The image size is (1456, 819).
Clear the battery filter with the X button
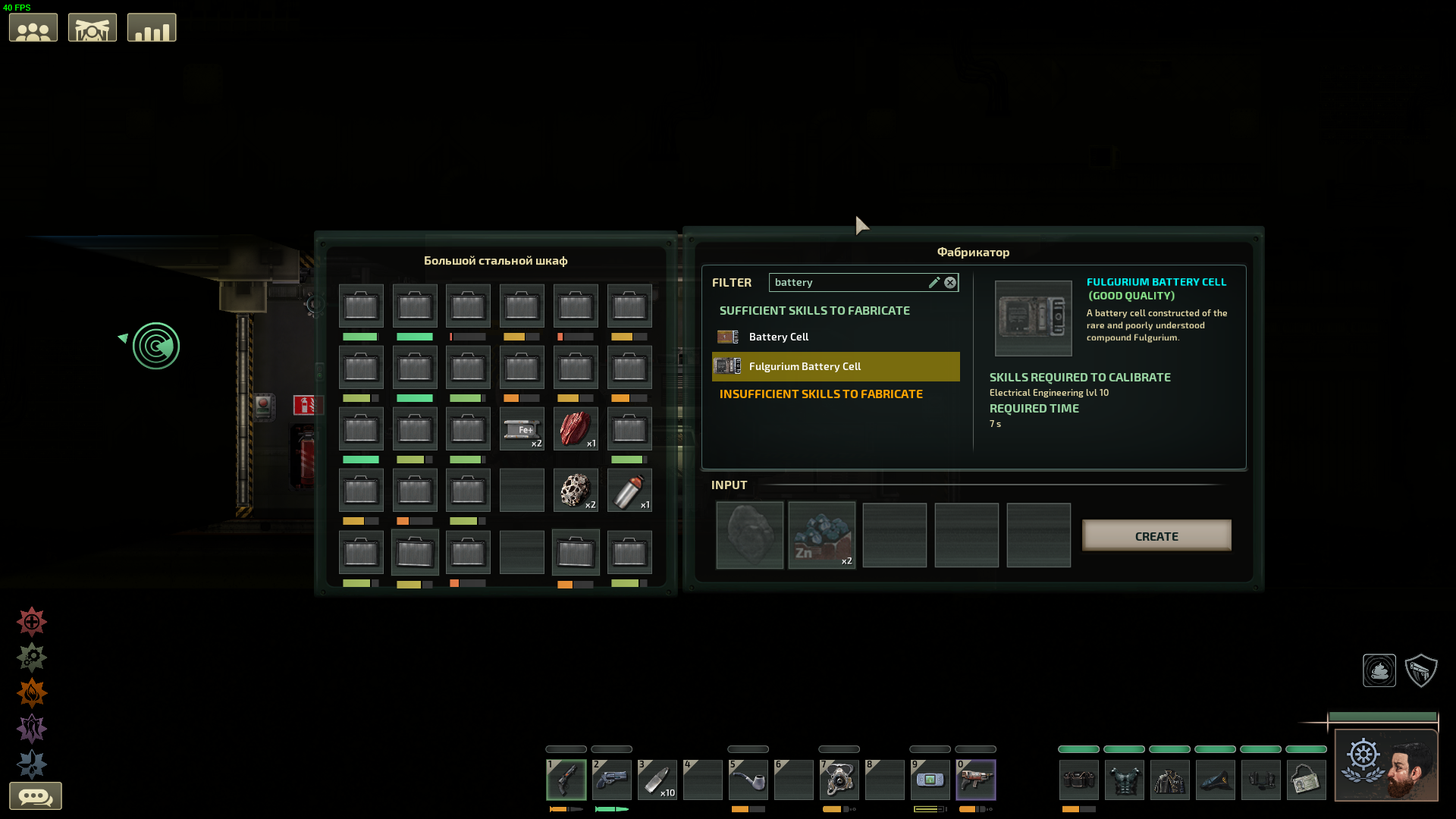pos(950,282)
